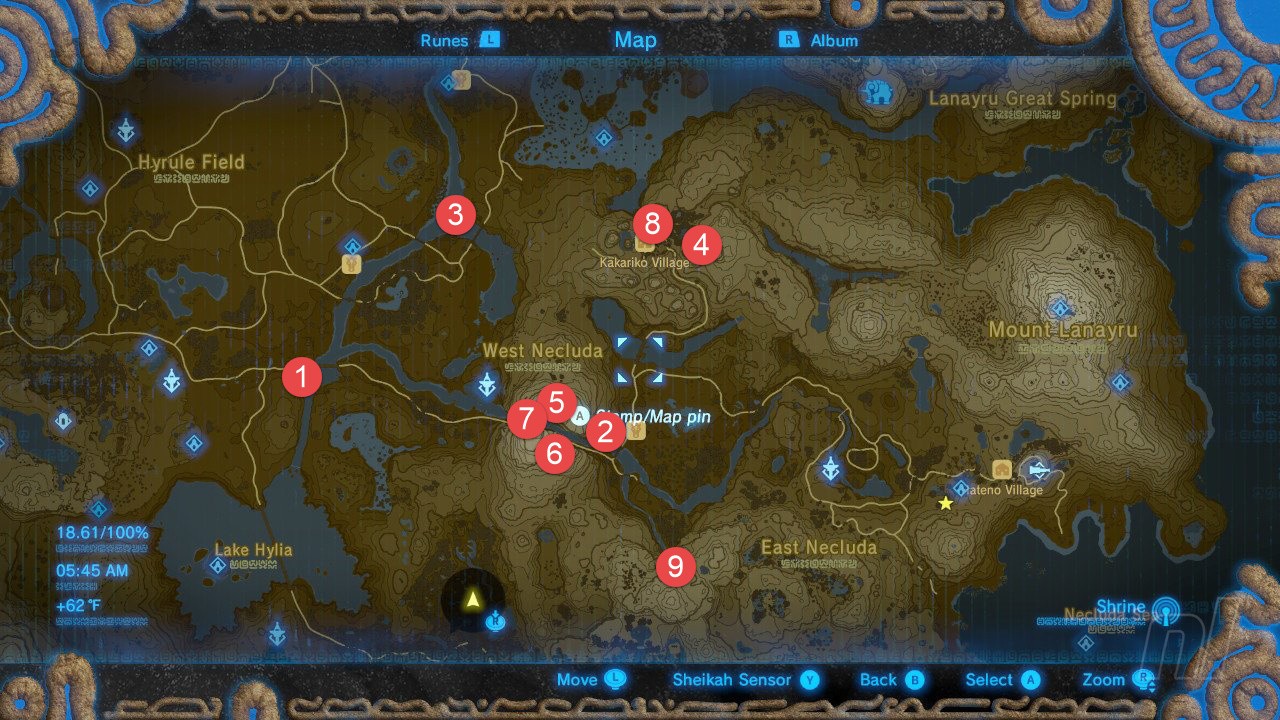Open the Album screen

(x=834, y=40)
